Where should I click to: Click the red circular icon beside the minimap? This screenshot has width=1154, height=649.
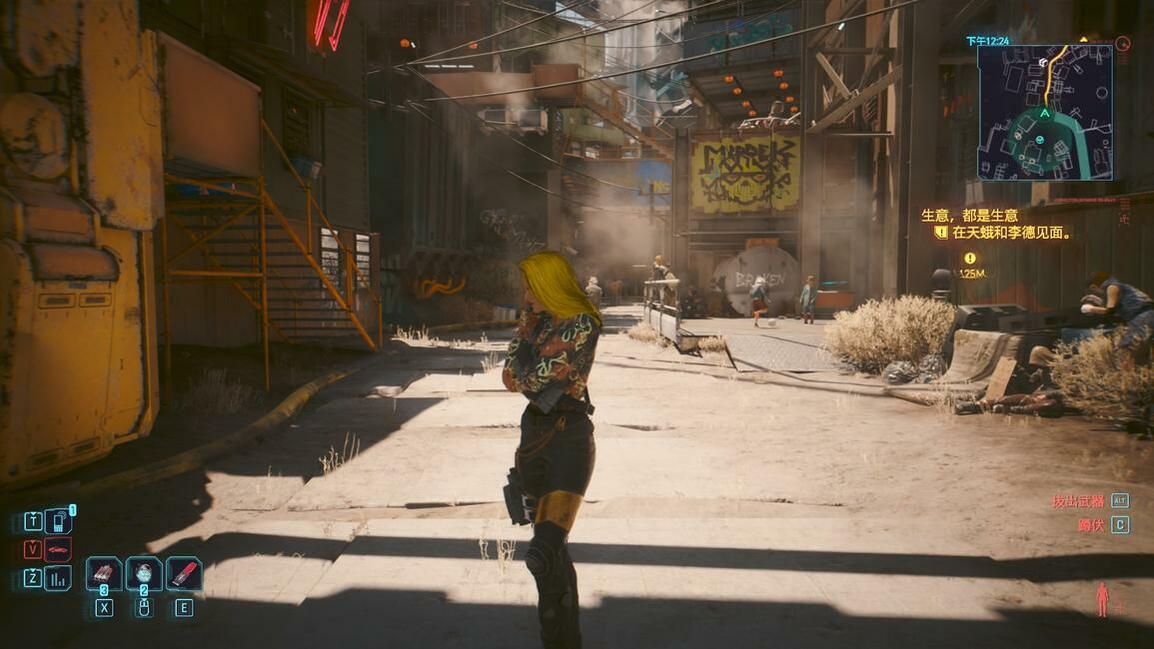1122,44
